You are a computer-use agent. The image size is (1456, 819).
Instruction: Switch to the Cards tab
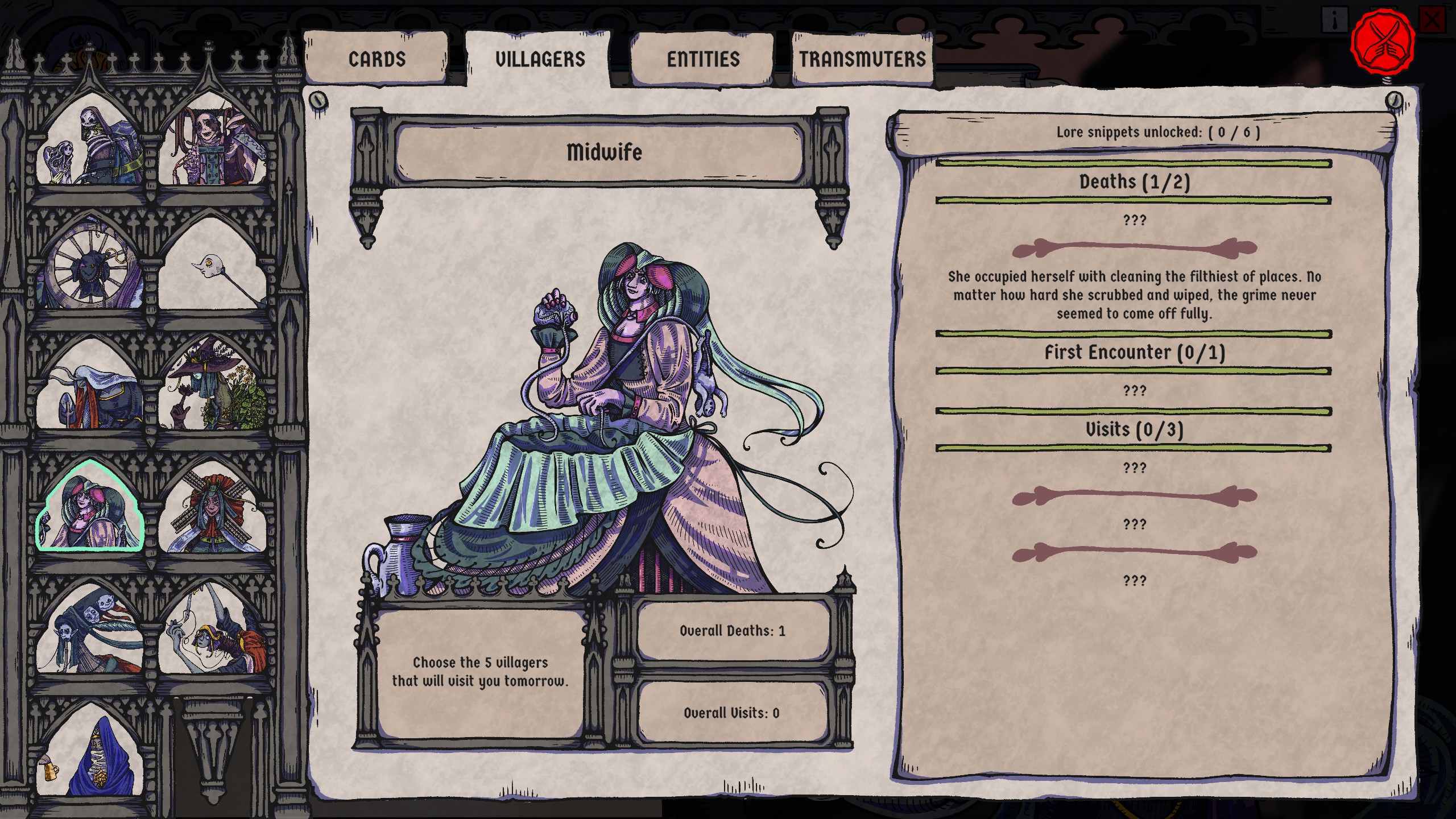pyautogui.click(x=377, y=59)
